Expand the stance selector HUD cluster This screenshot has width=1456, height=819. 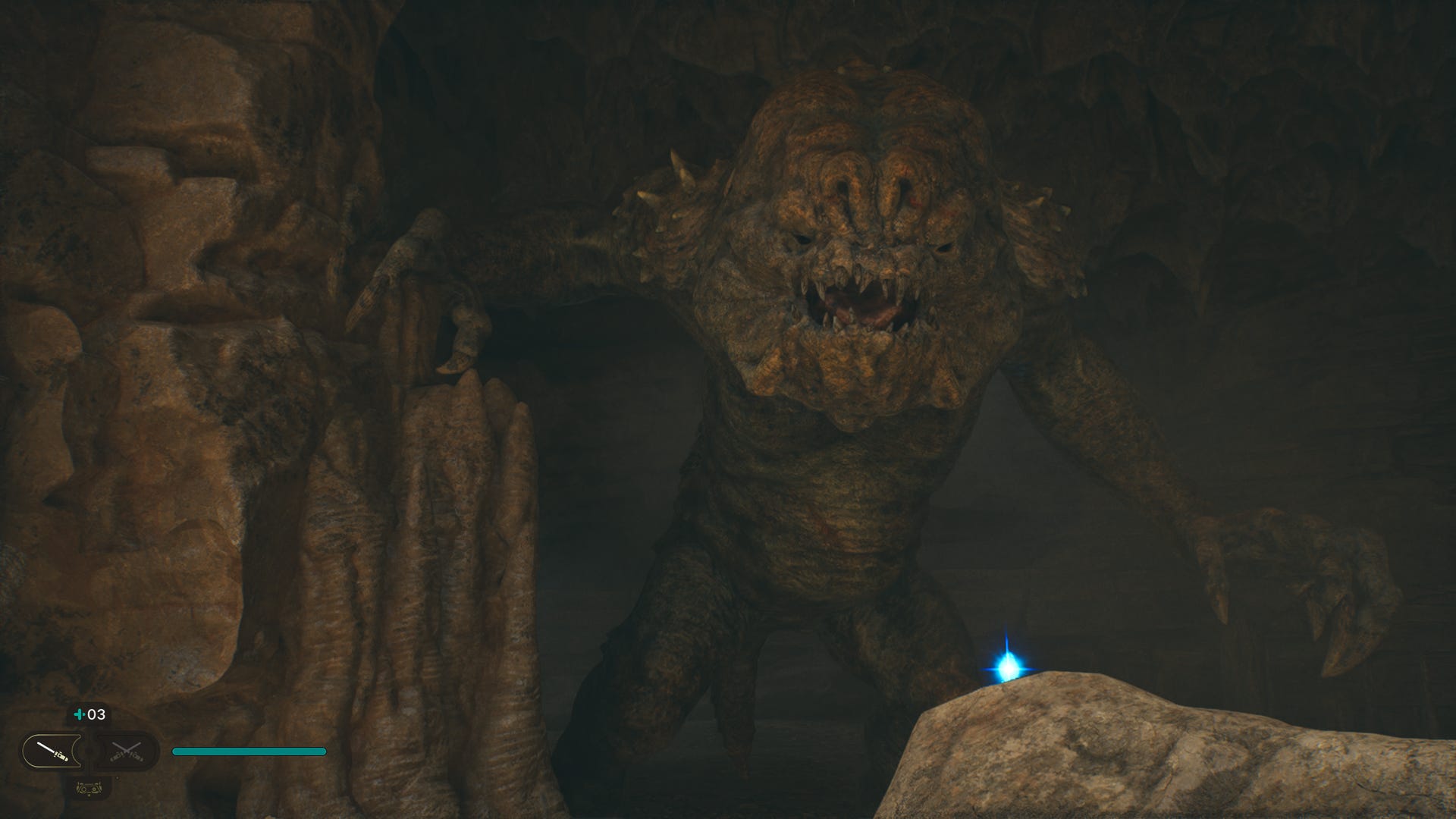[x=89, y=751]
